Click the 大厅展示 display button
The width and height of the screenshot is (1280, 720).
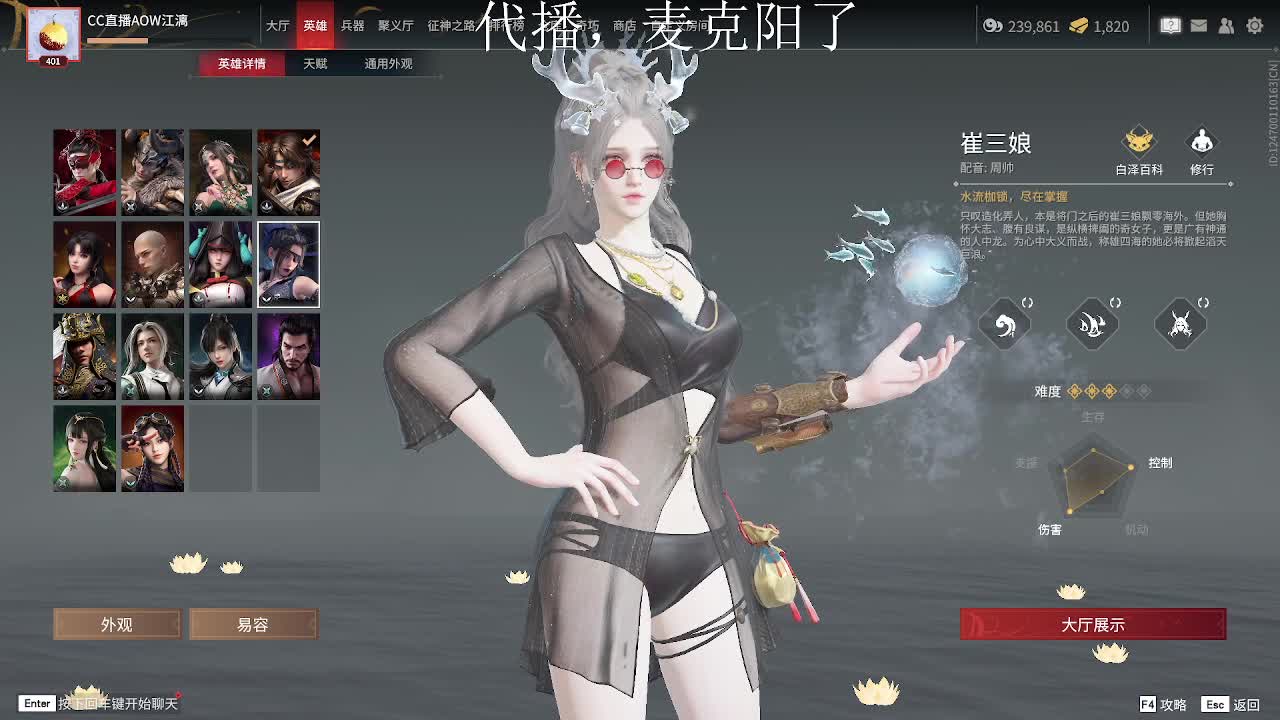pyautogui.click(x=1092, y=623)
